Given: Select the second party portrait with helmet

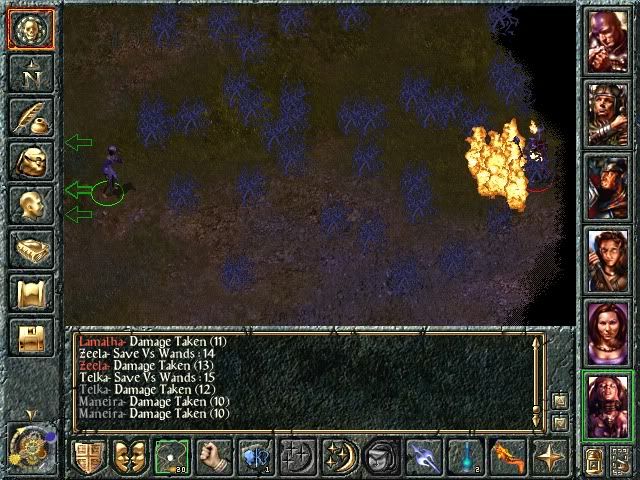Looking at the screenshot, I should (608, 115).
